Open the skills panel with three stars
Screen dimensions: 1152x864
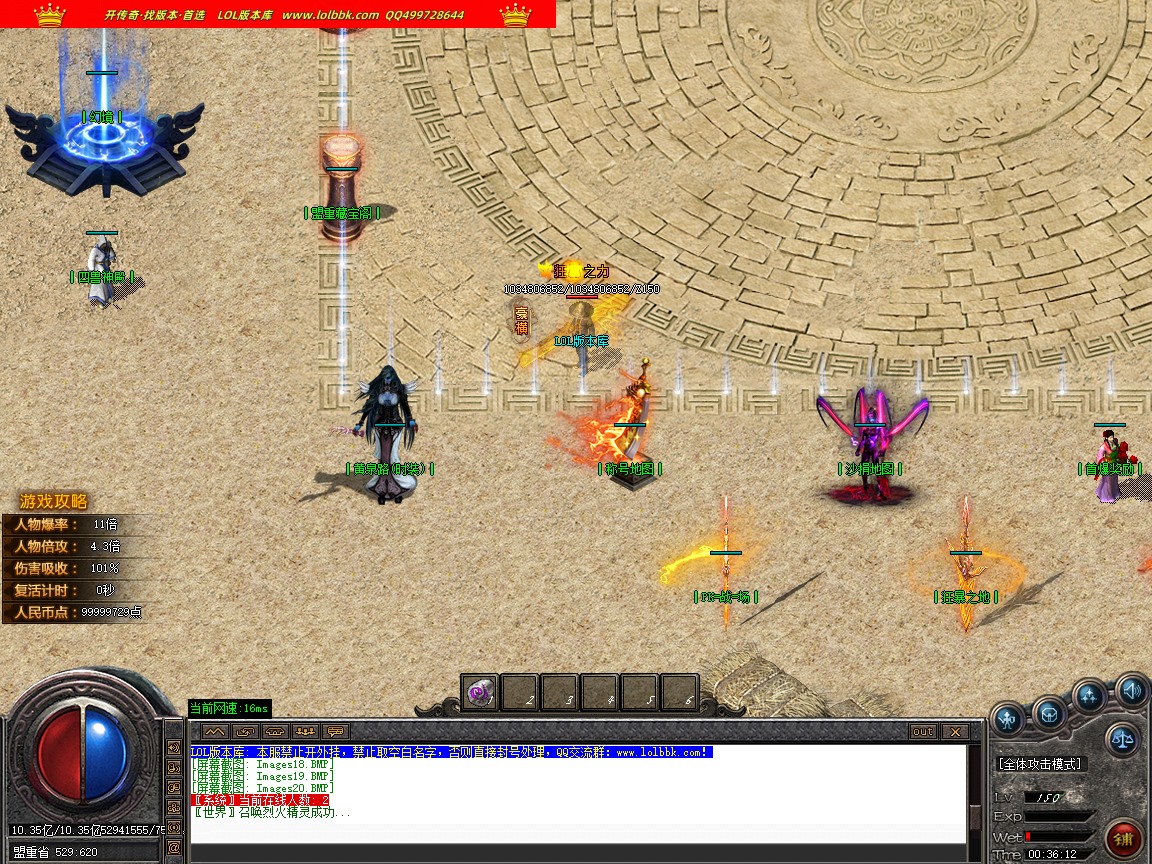coord(1089,696)
